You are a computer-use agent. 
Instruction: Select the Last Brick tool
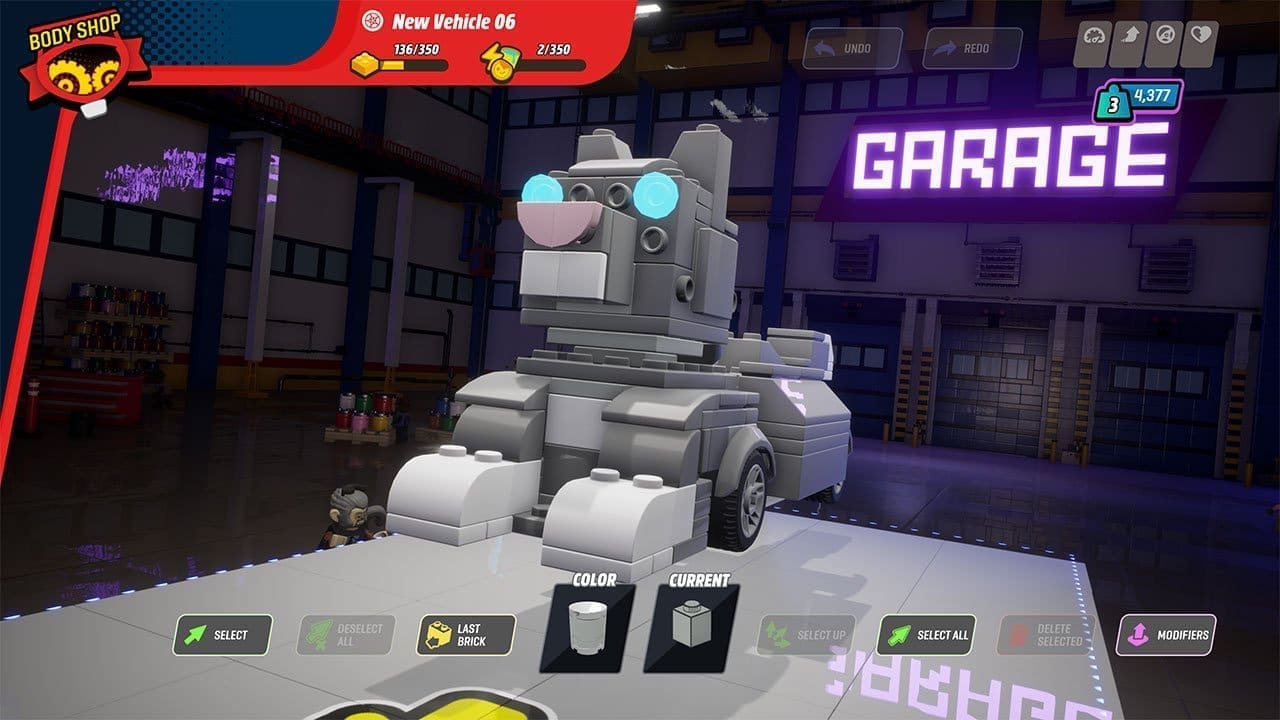[466, 635]
